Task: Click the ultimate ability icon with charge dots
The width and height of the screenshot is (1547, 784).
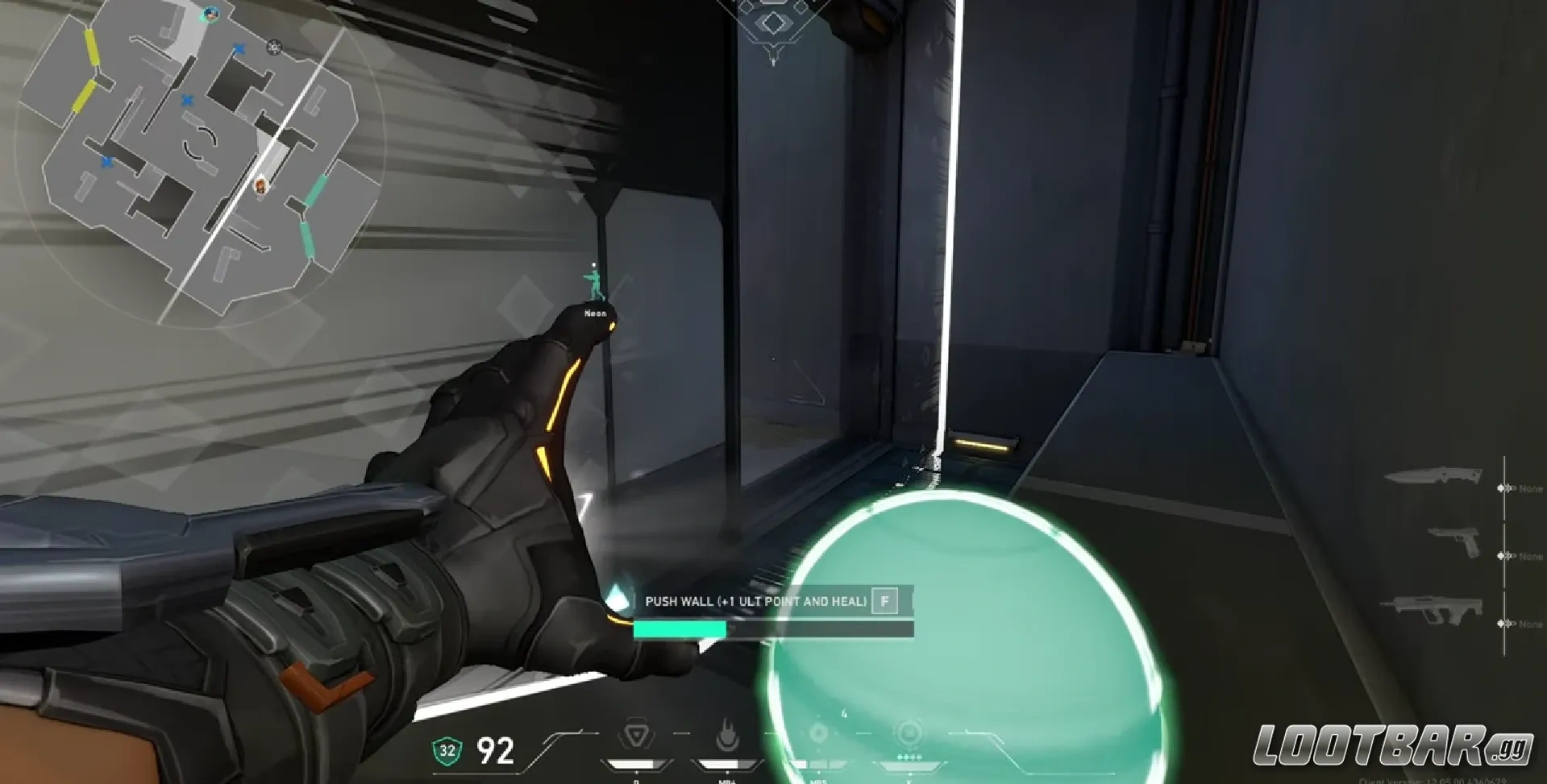Action: [x=909, y=734]
